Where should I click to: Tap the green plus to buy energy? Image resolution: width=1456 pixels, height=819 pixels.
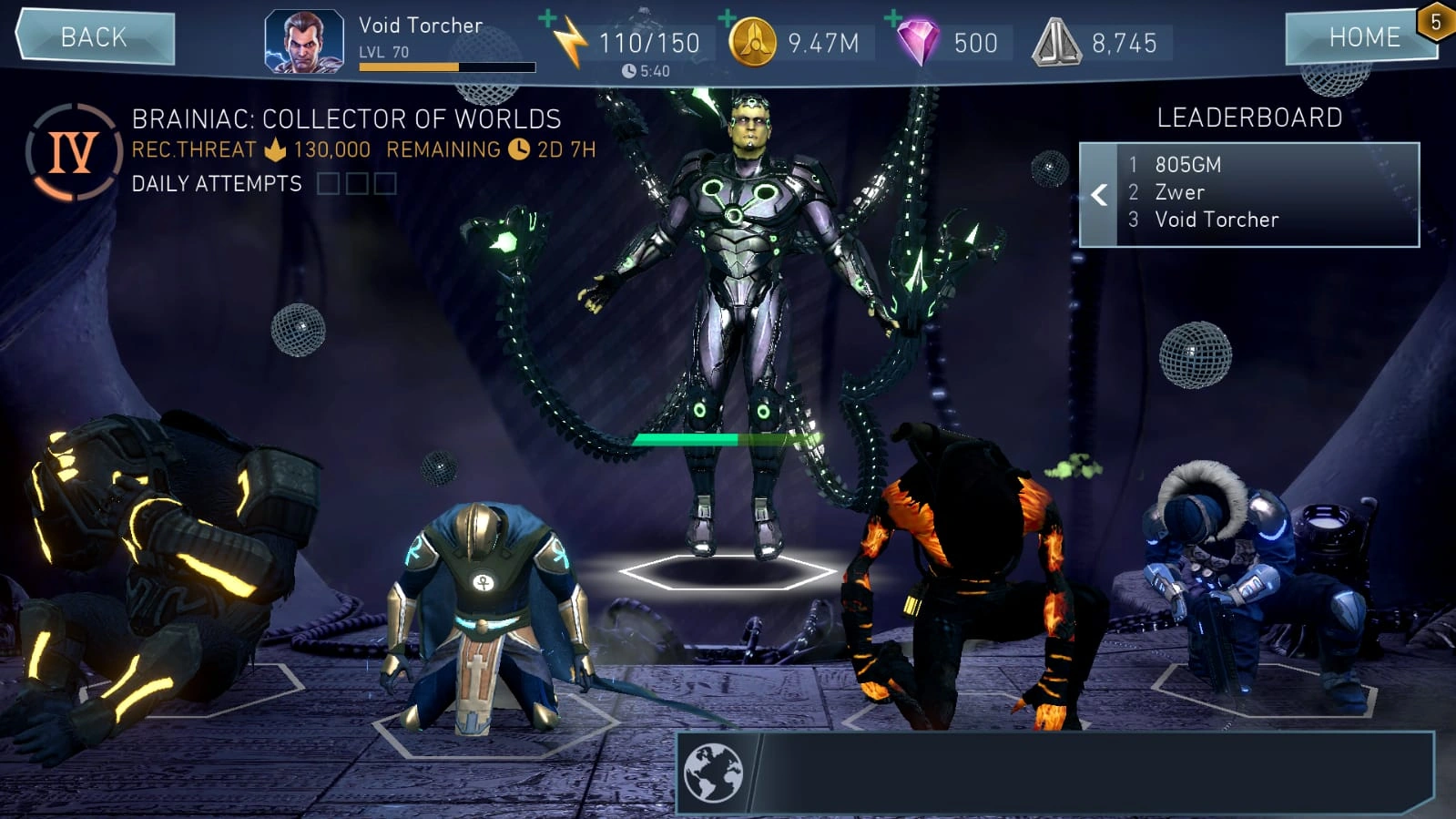[x=546, y=16]
